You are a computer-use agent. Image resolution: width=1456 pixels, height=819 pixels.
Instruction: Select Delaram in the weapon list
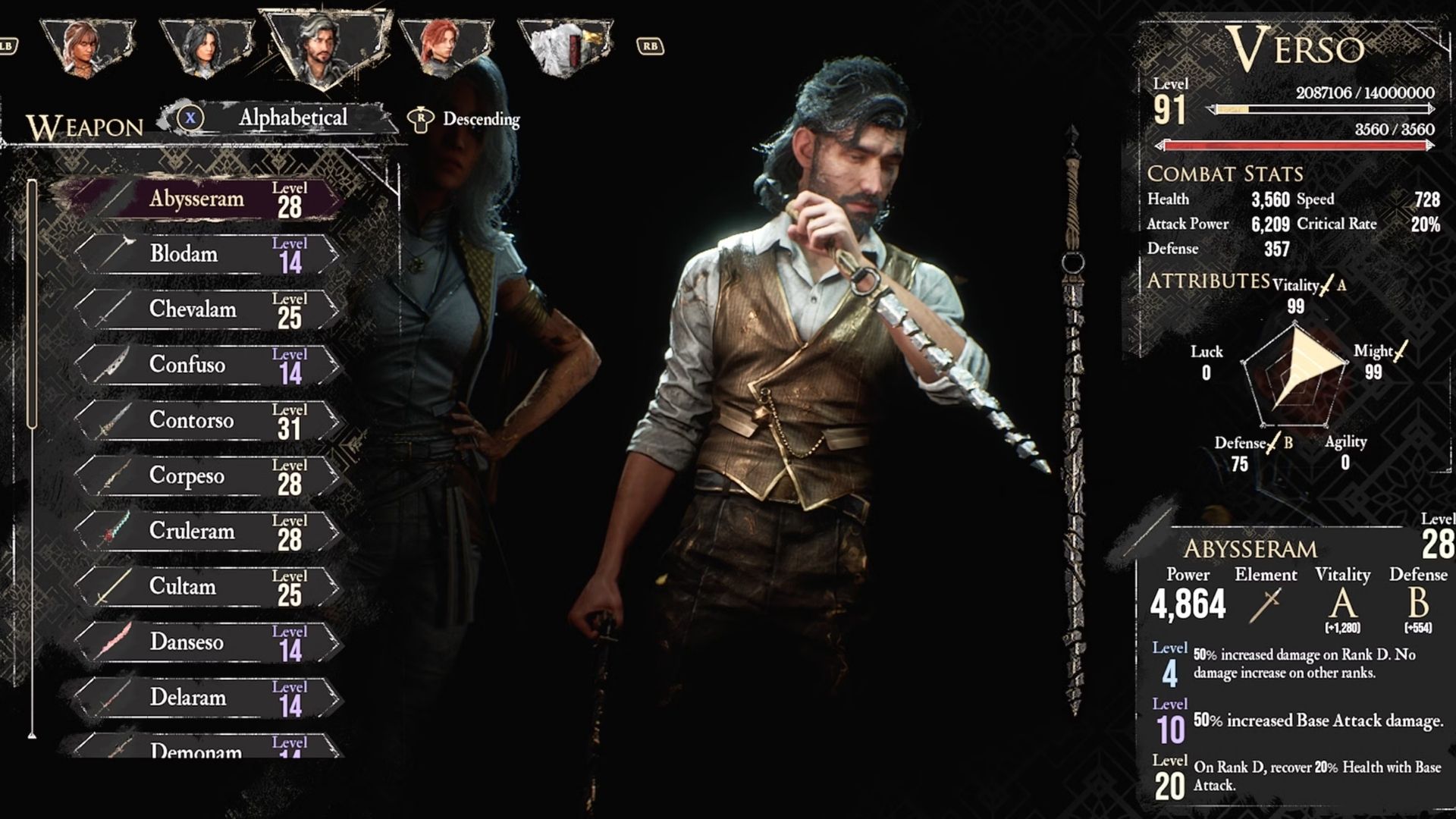tap(205, 697)
